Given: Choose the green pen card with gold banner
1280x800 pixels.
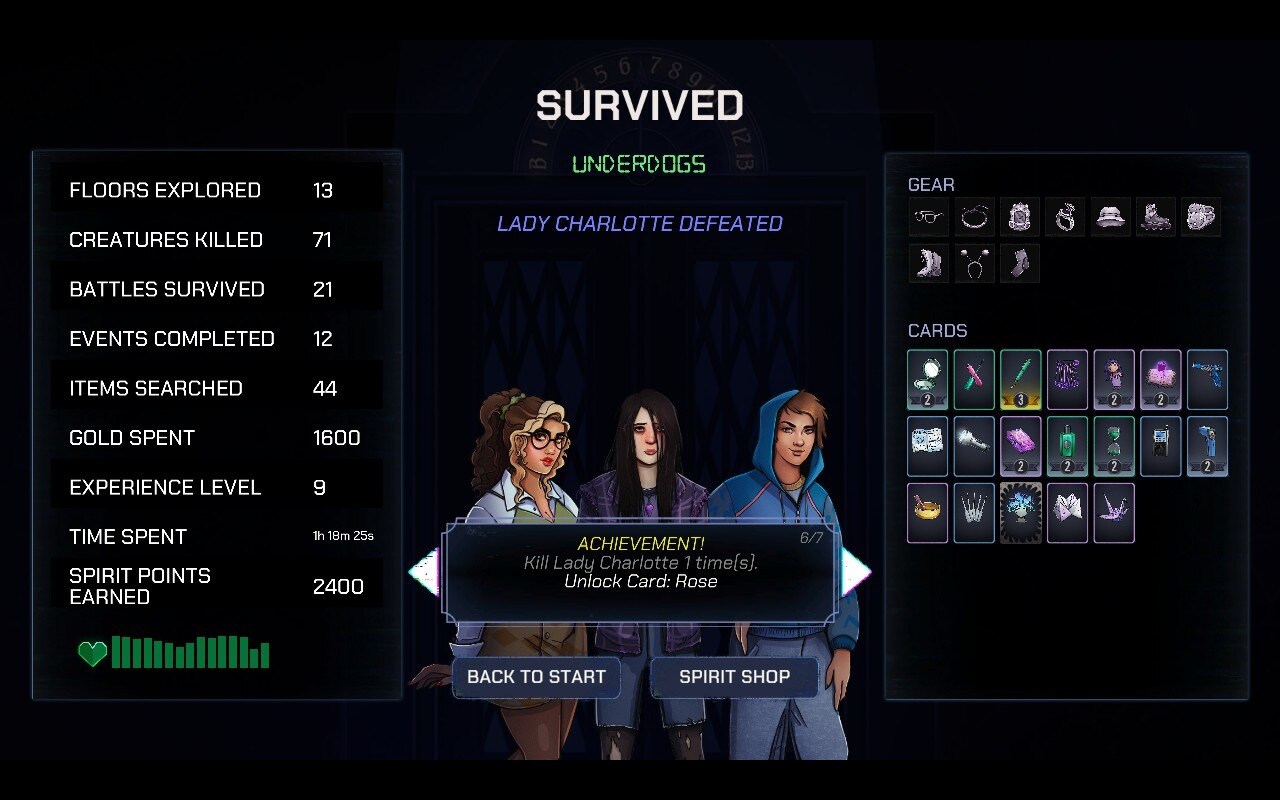Looking at the screenshot, I should tap(1020, 379).
